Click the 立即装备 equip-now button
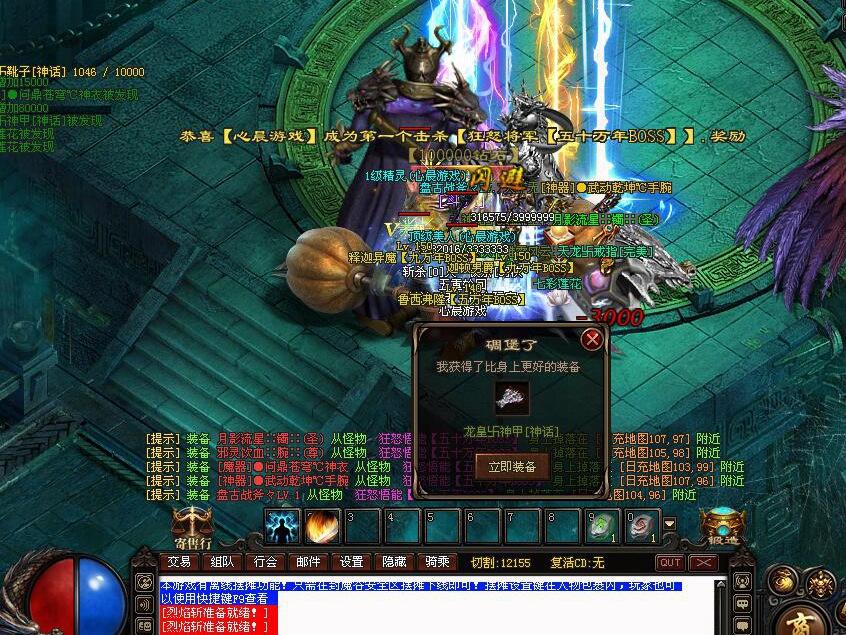The width and height of the screenshot is (846, 635). click(x=512, y=466)
